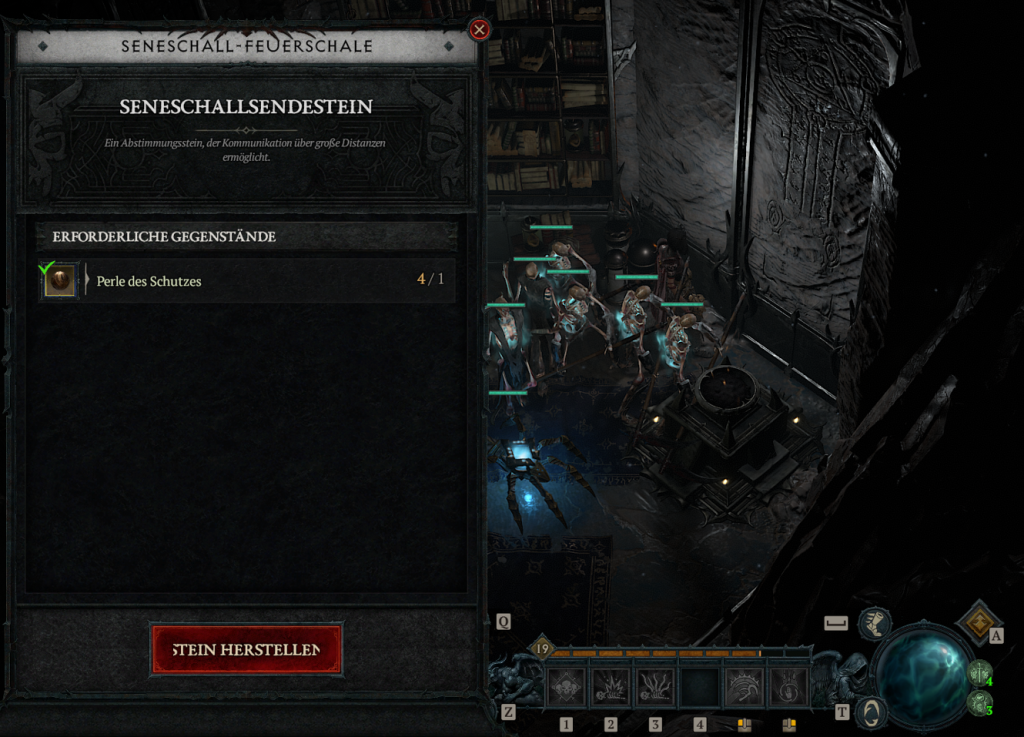
Task: Click the gold diamond emblem icon
Action: pos(976,622)
